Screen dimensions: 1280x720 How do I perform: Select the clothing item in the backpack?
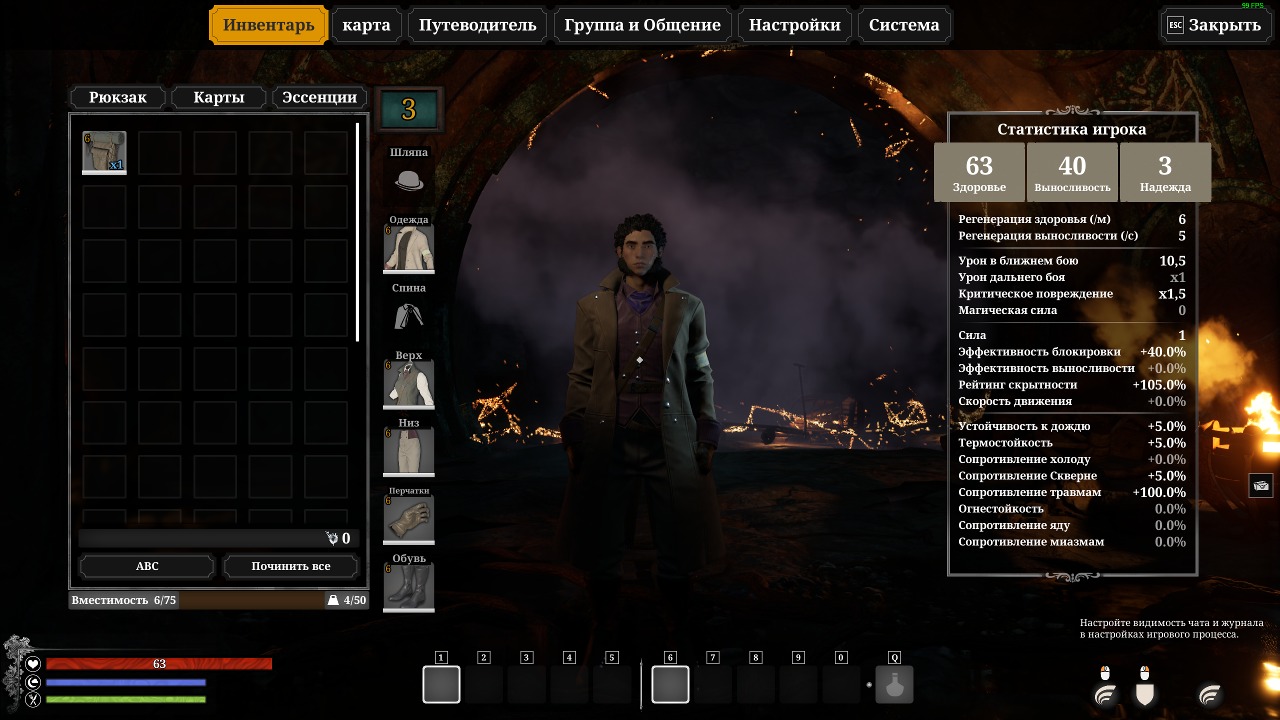[104, 152]
